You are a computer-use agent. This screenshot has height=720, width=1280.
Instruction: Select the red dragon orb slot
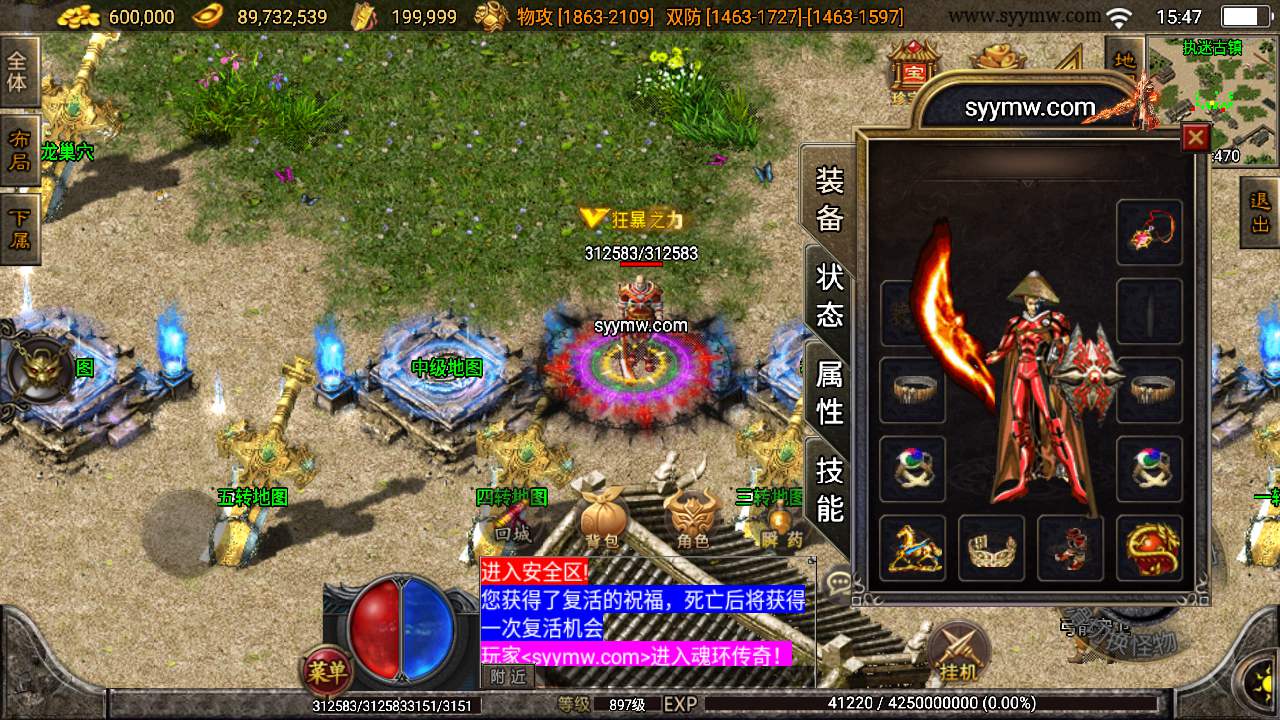pyautogui.click(x=1150, y=548)
